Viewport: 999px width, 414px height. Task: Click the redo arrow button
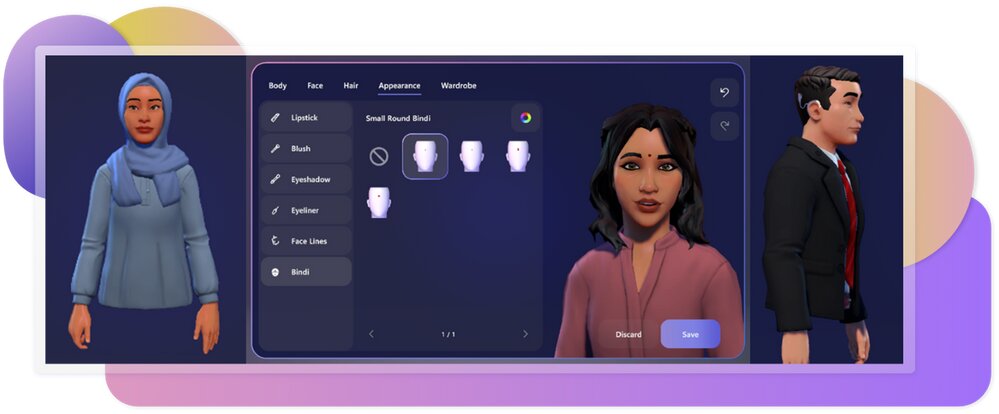(725, 126)
